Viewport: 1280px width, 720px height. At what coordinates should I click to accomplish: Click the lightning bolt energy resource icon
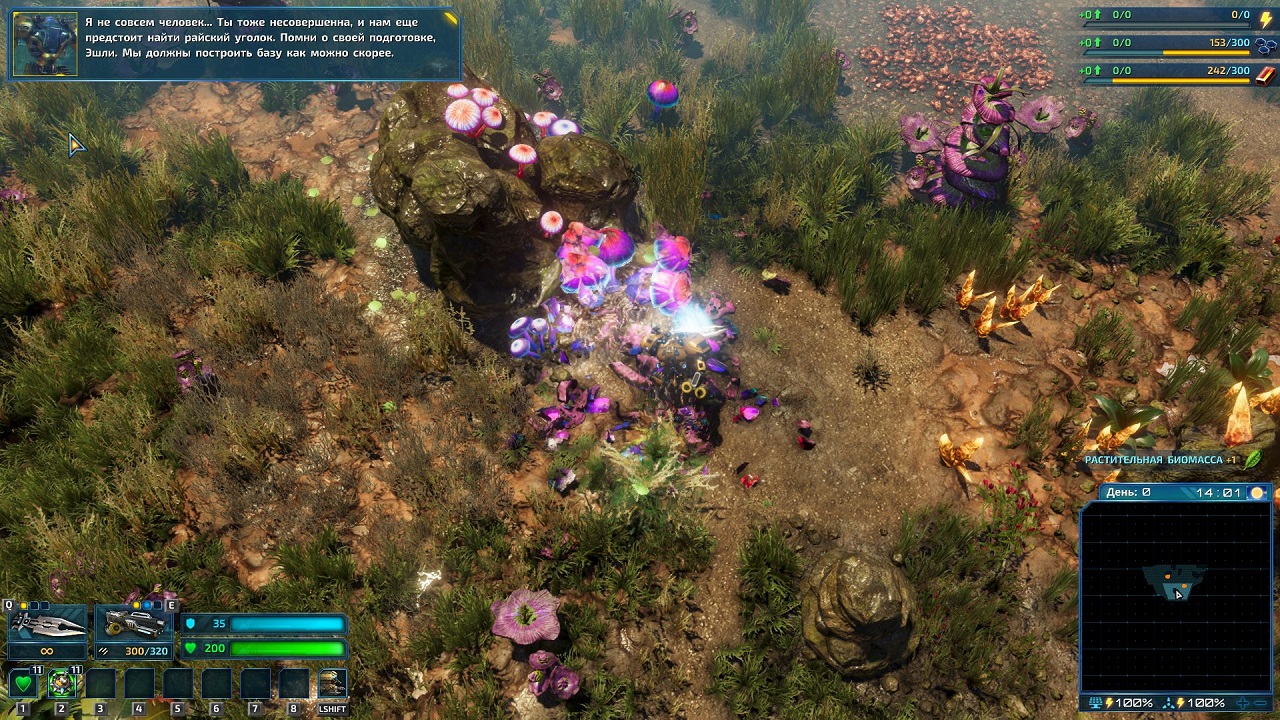1265,16
